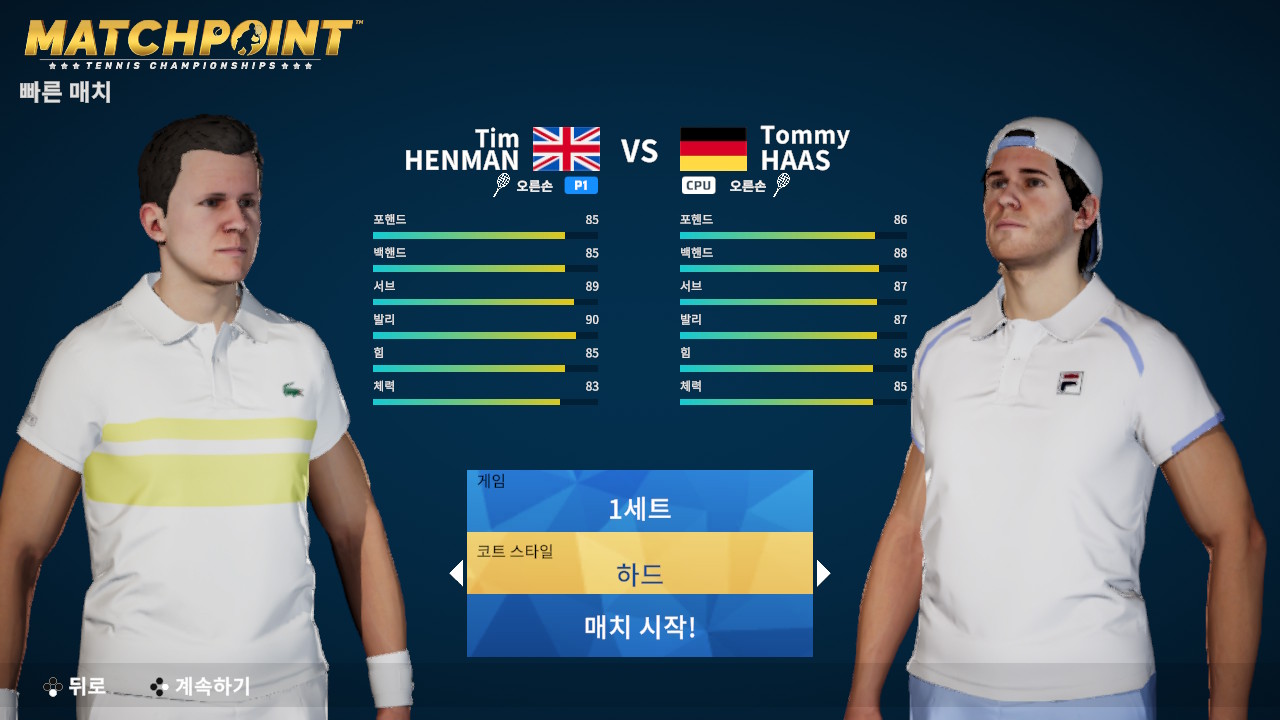
Task: Toggle Henman's handedness label 오른손
Action: [536, 185]
